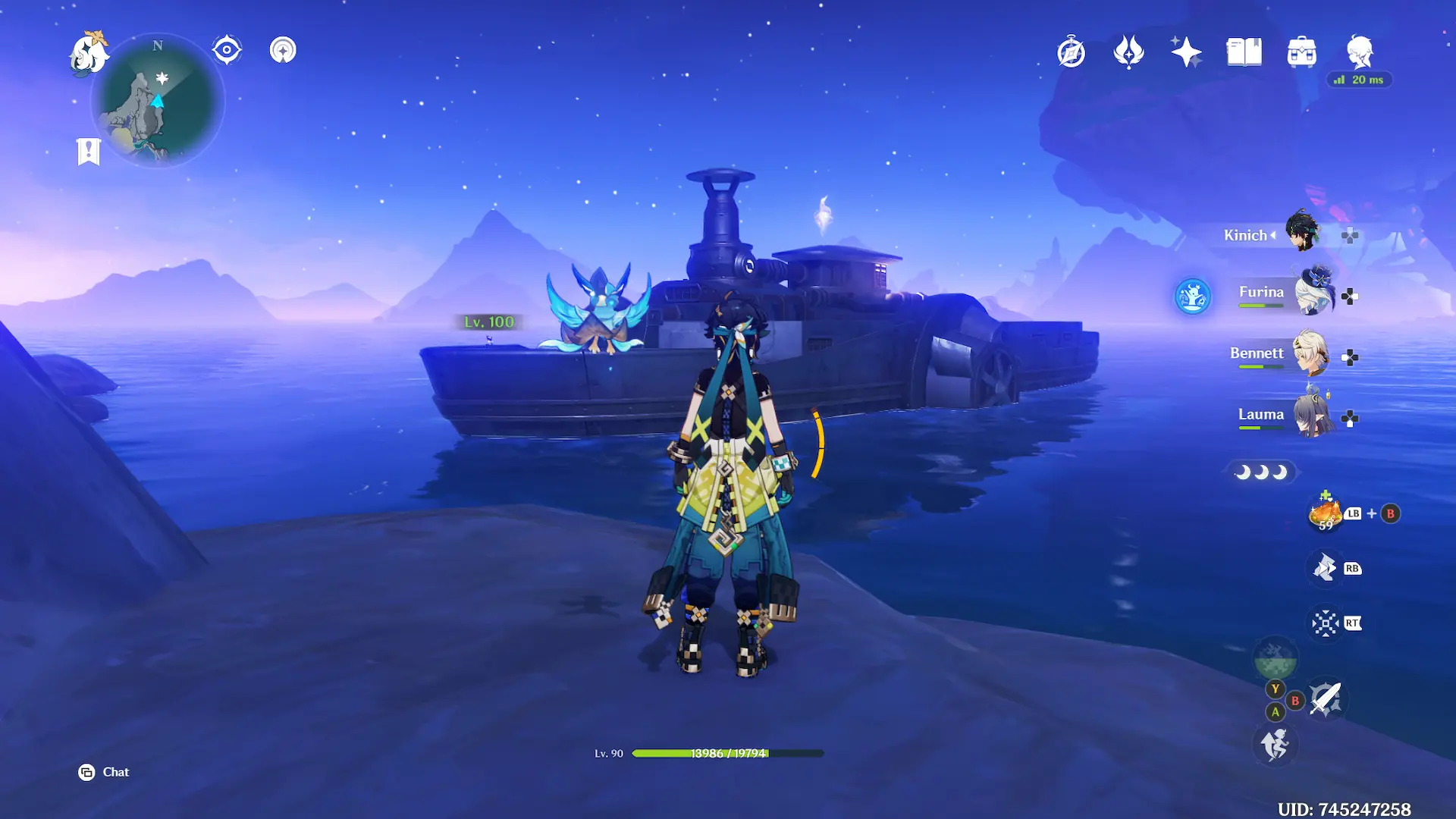Open the character screen icon
Image resolution: width=1456 pixels, height=819 pixels.
tap(1359, 52)
